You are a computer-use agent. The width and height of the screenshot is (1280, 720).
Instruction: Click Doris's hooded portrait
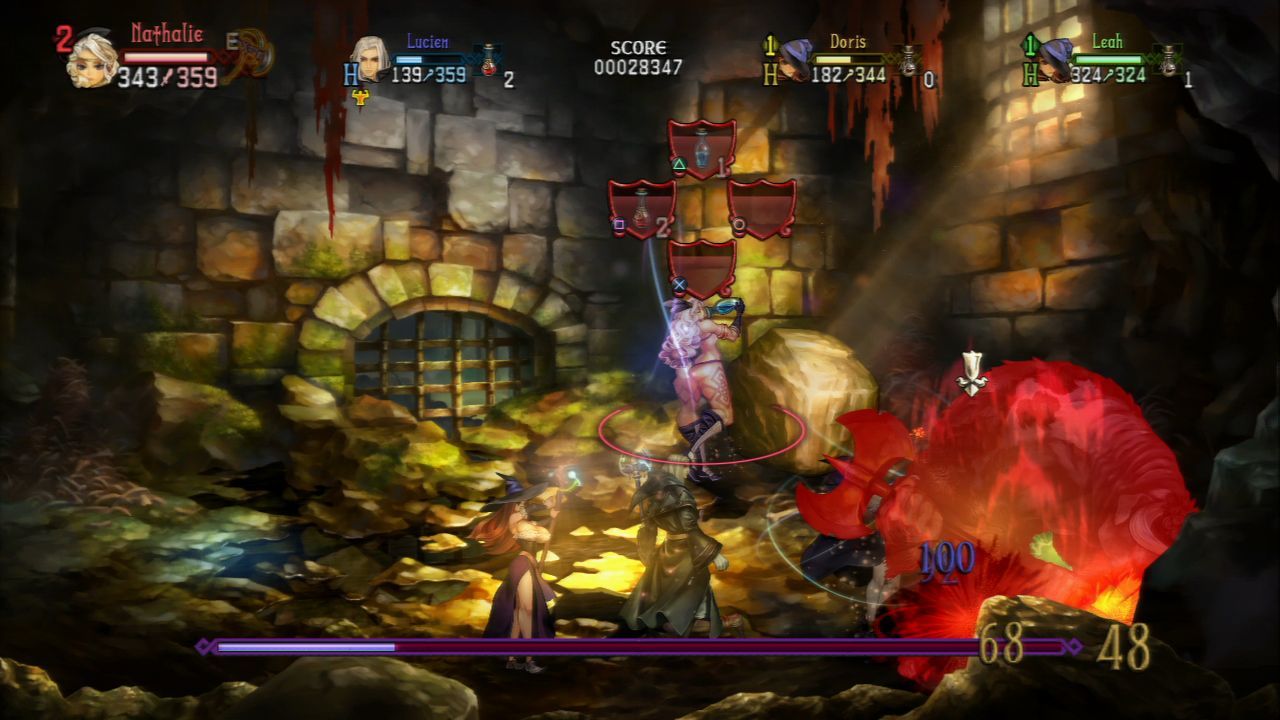pos(797,58)
